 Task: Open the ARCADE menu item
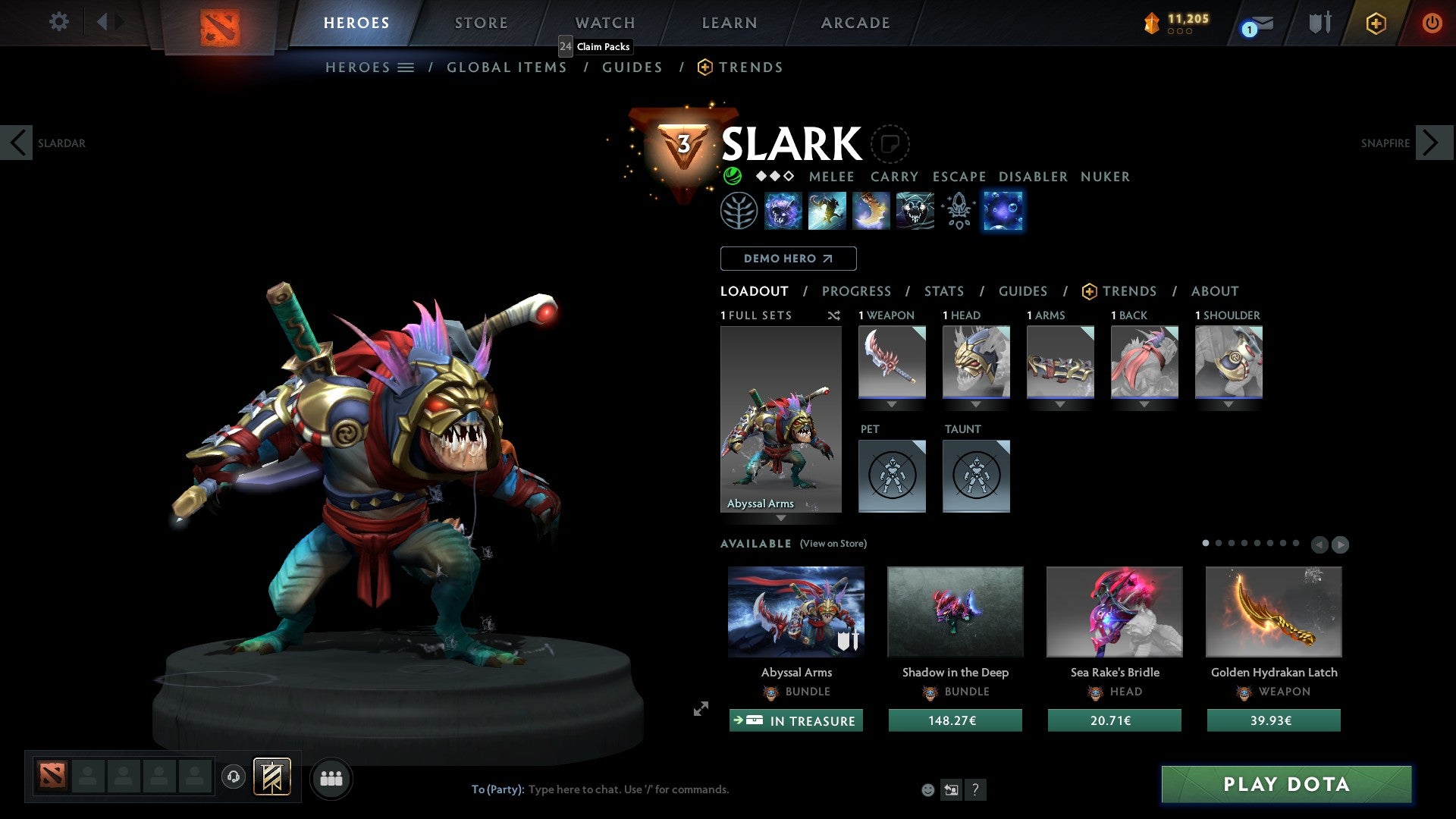tap(855, 22)
